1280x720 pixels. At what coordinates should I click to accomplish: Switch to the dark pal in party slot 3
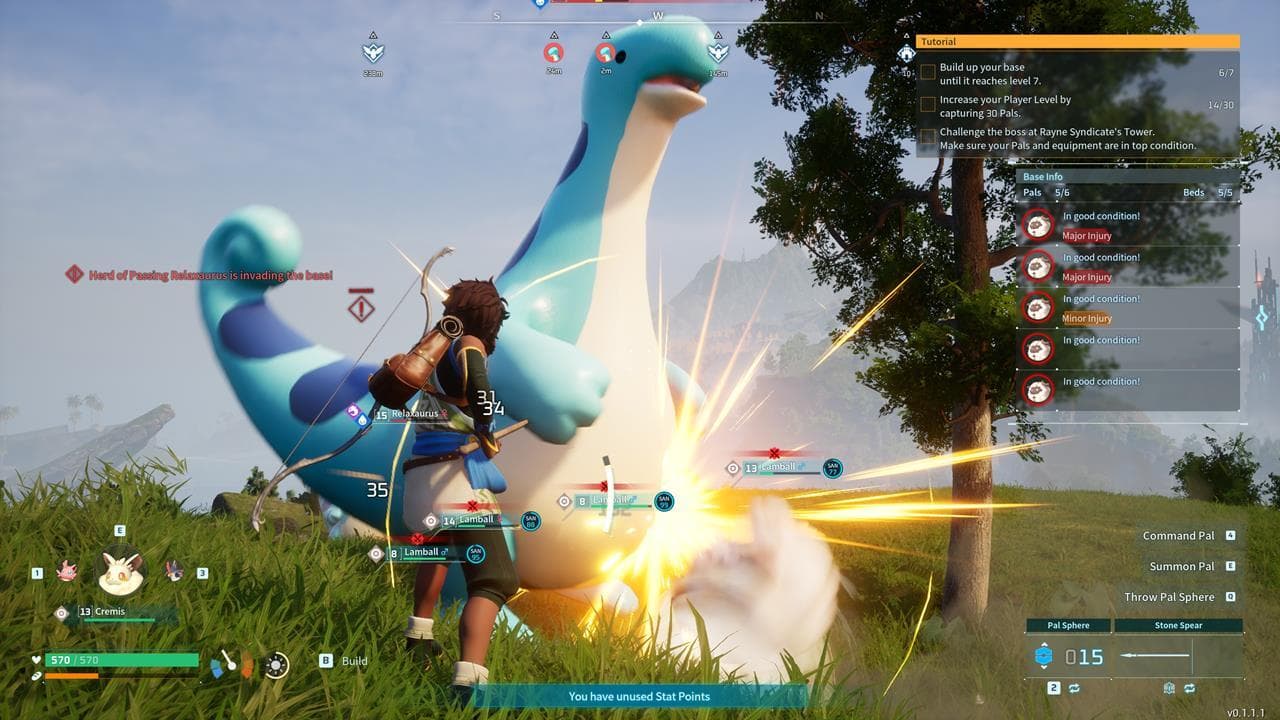point(174,572)
